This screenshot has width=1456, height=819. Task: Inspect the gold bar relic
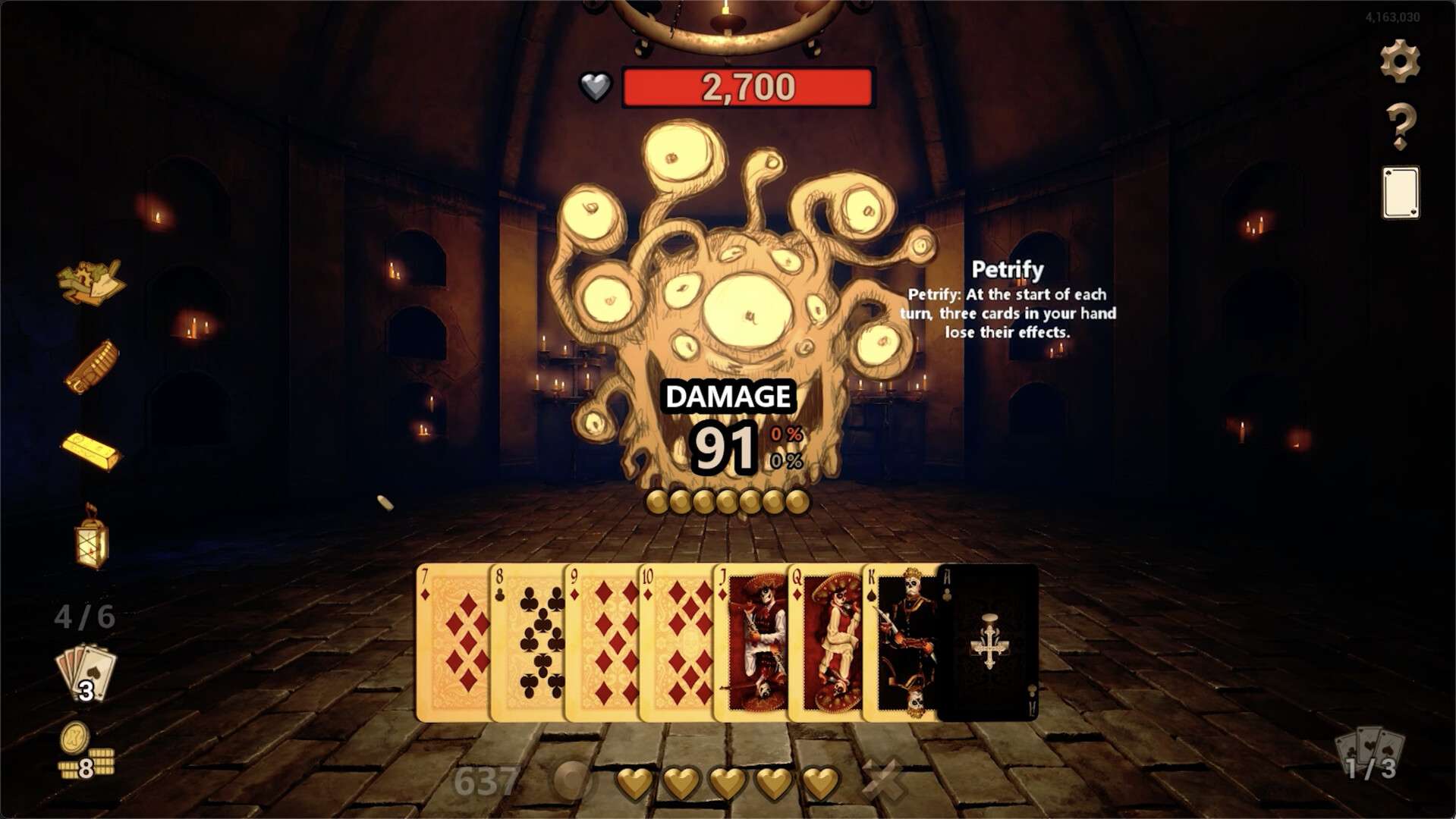pos(91,450)
